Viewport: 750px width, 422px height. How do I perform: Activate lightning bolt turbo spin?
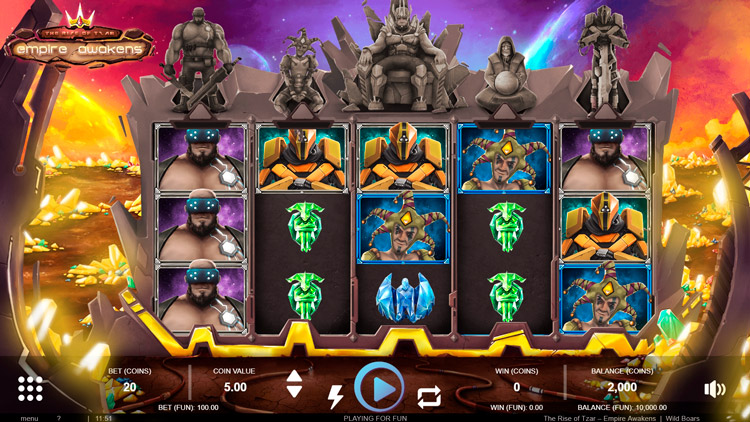coord(336,397)
